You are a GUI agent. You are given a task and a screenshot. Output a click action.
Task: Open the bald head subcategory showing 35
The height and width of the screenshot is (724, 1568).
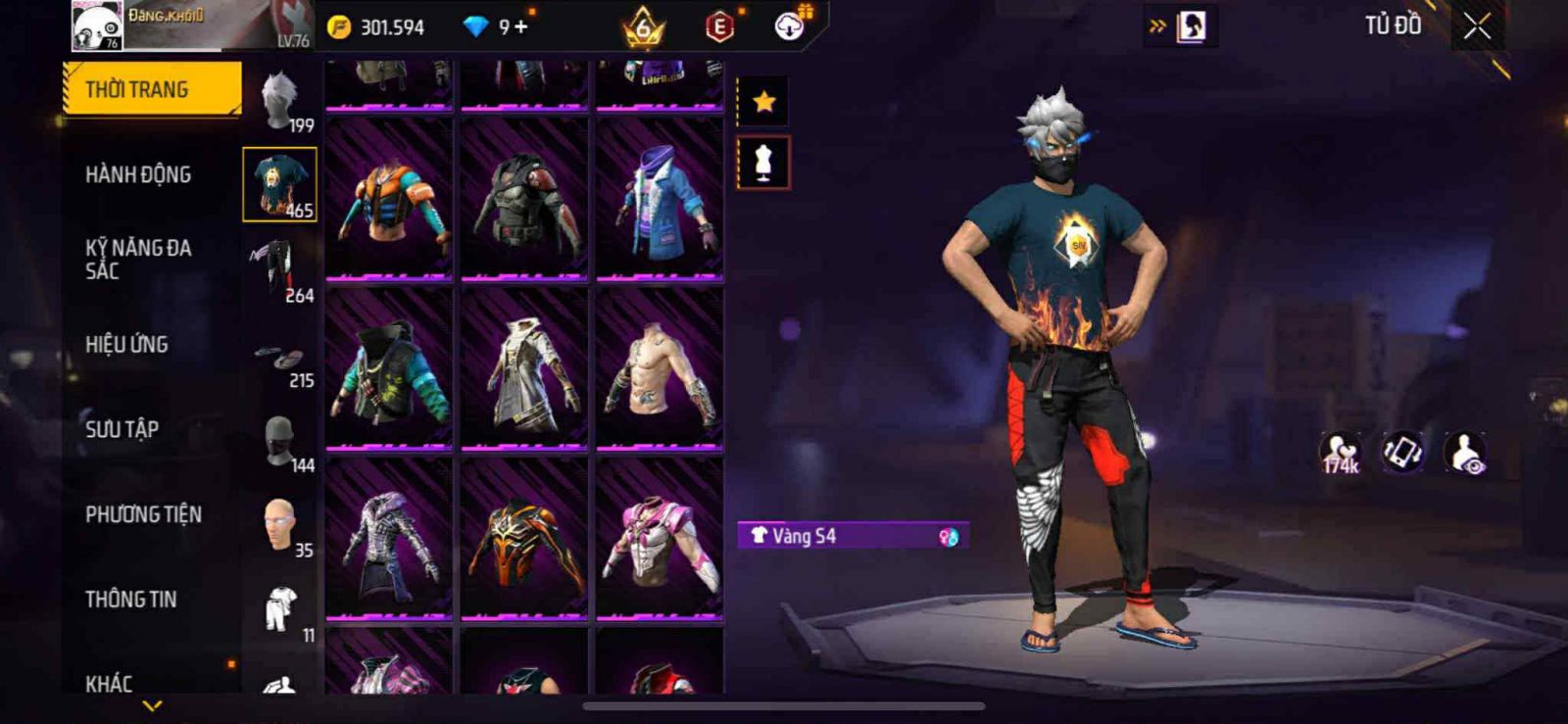[x=280, y=525]
